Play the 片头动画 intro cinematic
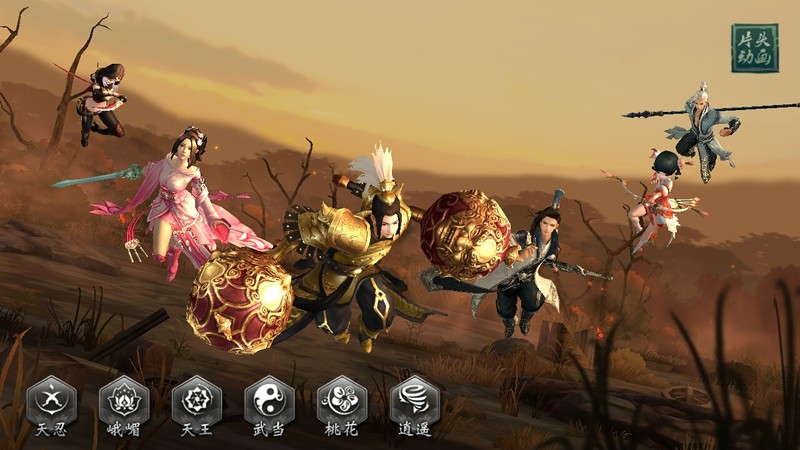Image resolution: width=800 pixels, height=450 pixels. click(x=754, y=48)
